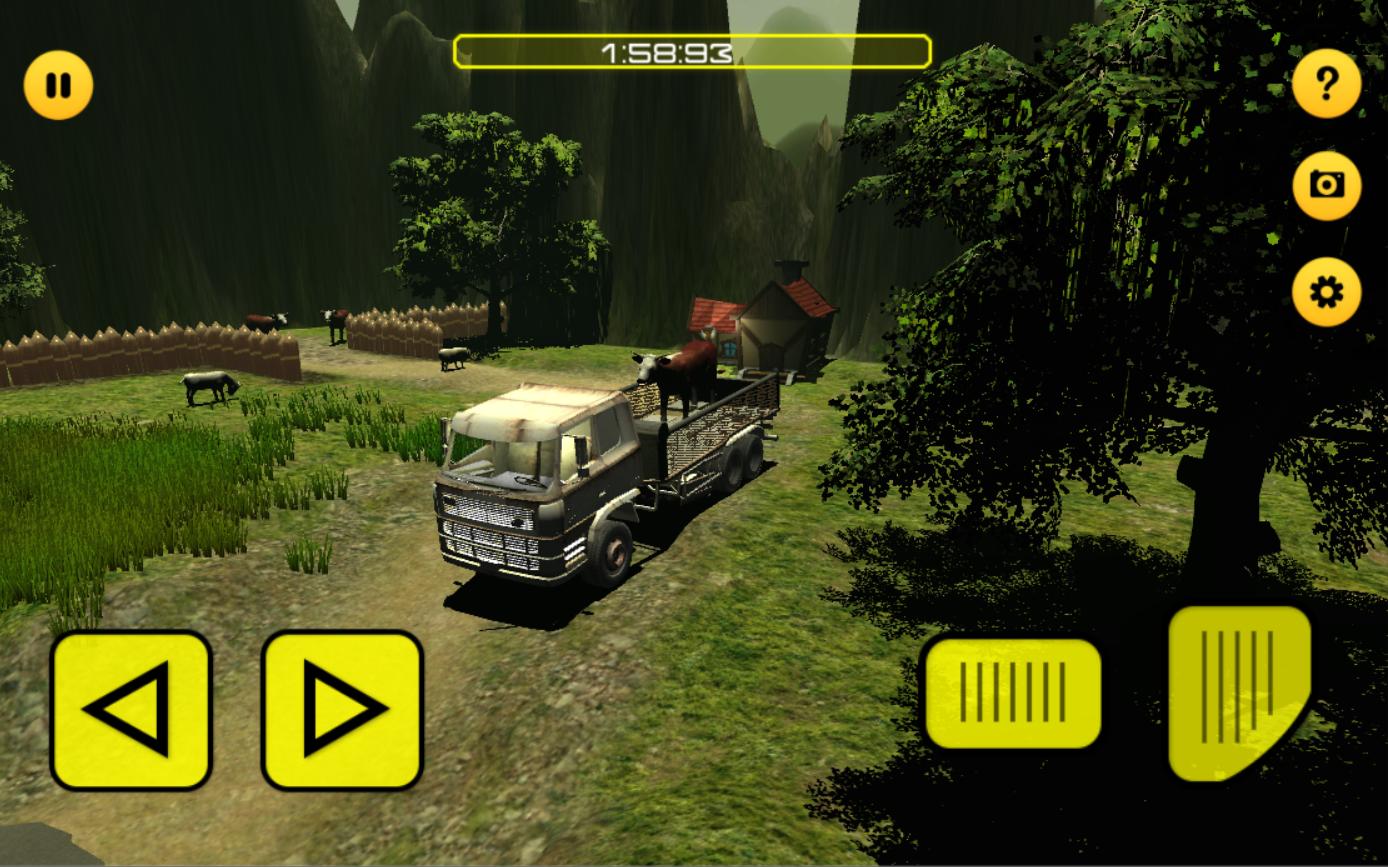
Task: Pause the game
Action: point(57,84)
